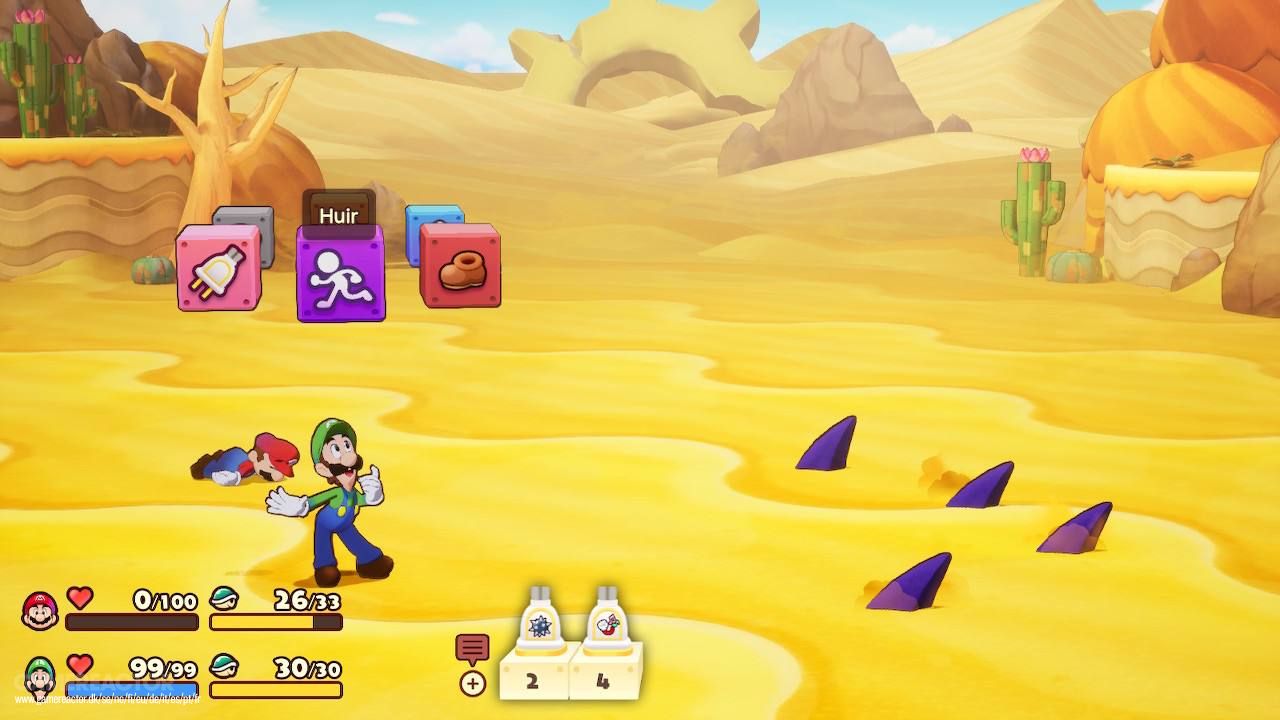Select the pink Battle Plug block
The image size is (1280, 720).
pyautogui.click(x=218, y=270)
